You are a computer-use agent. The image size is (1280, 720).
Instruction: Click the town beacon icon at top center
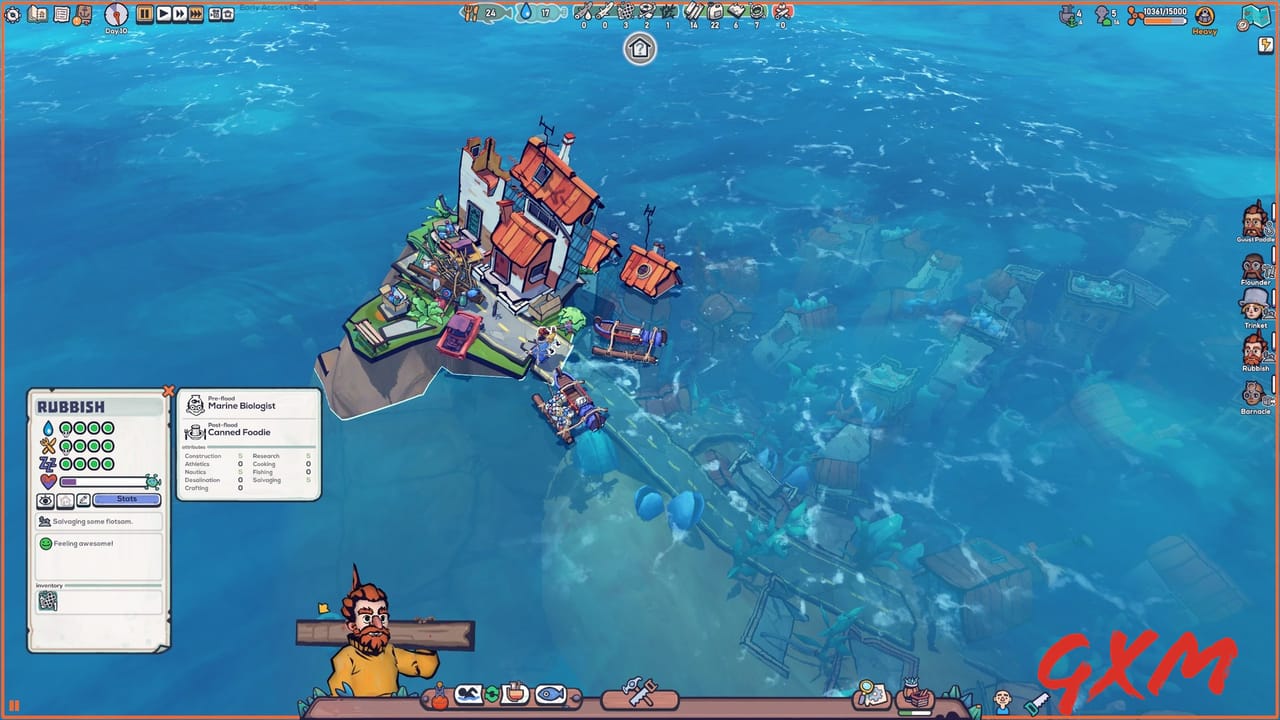coord(639,49)
